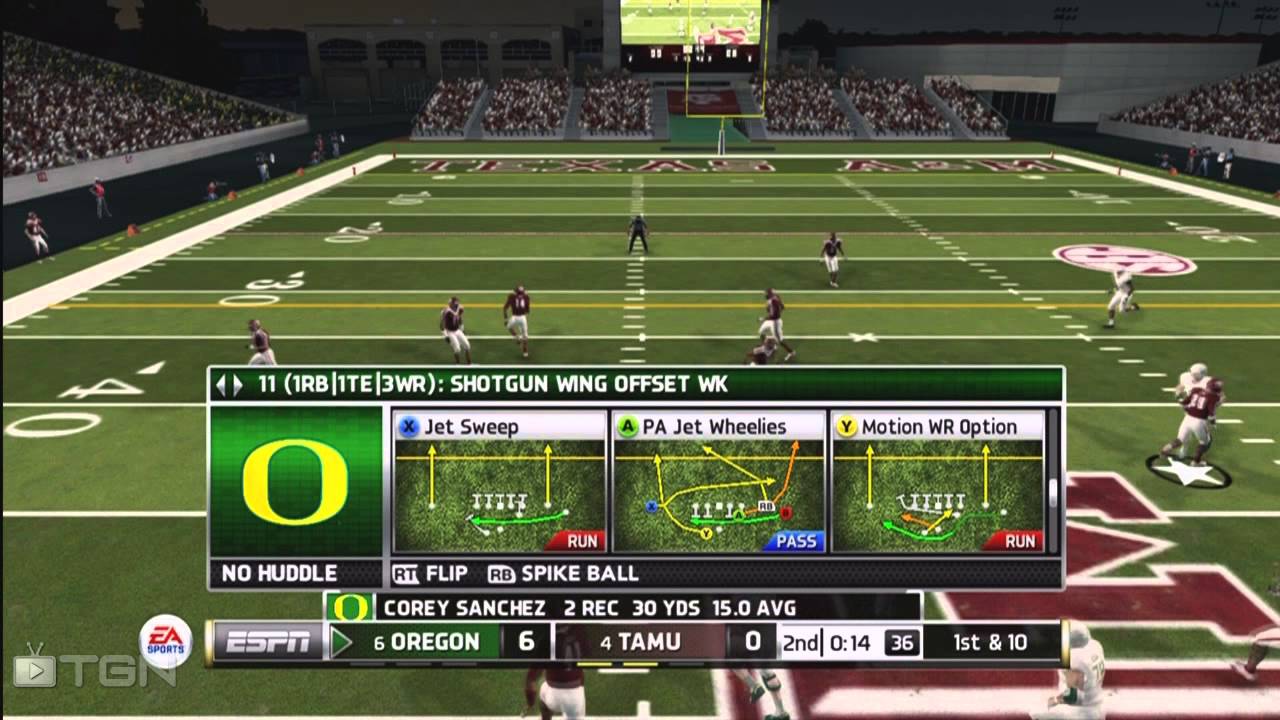The width and height of the screenshot is (1280, 720).
Task: Pick the Motion WR Option play
Action: tap(937, 481)
